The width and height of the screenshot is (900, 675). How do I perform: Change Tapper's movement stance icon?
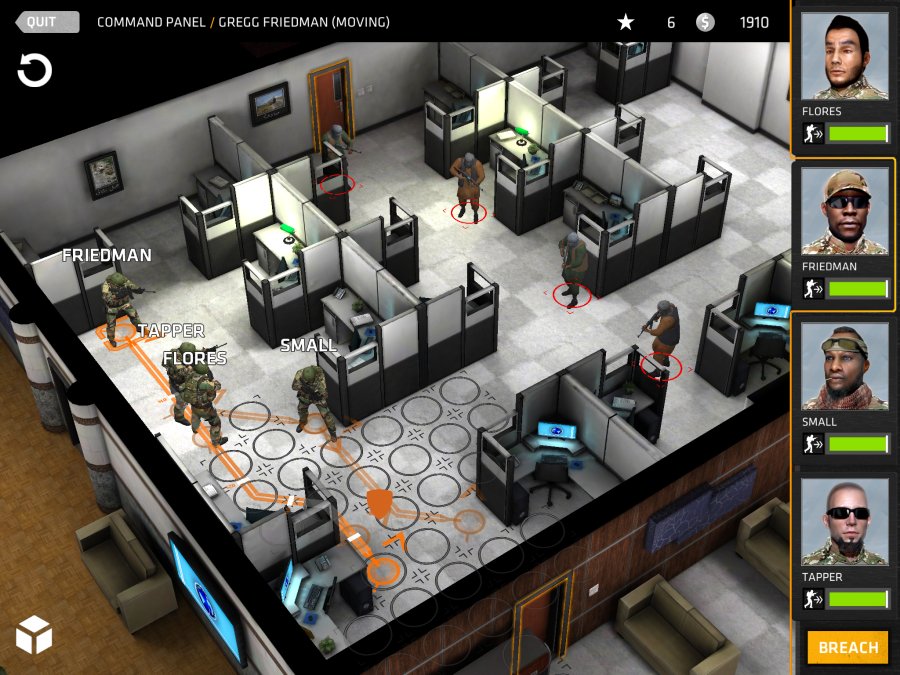[814, 599]
